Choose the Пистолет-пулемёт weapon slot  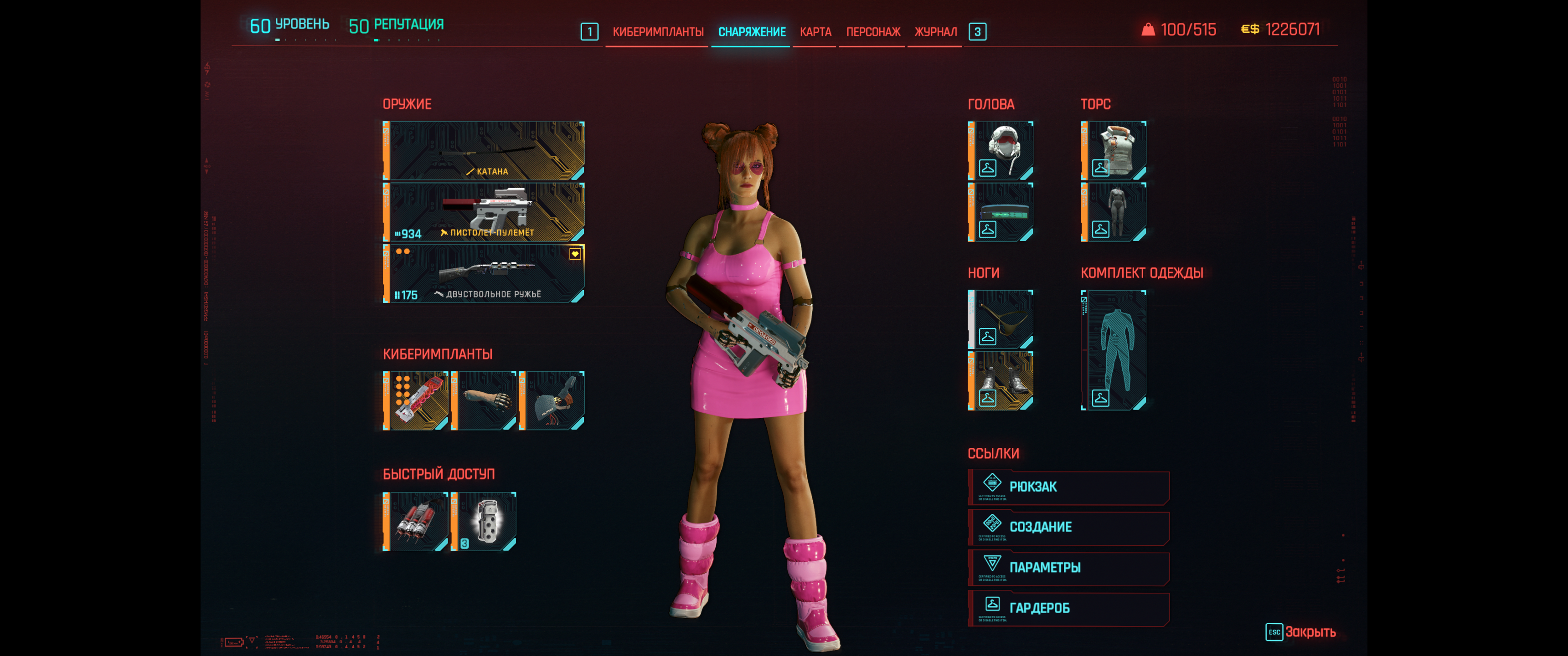pos(485,212)
